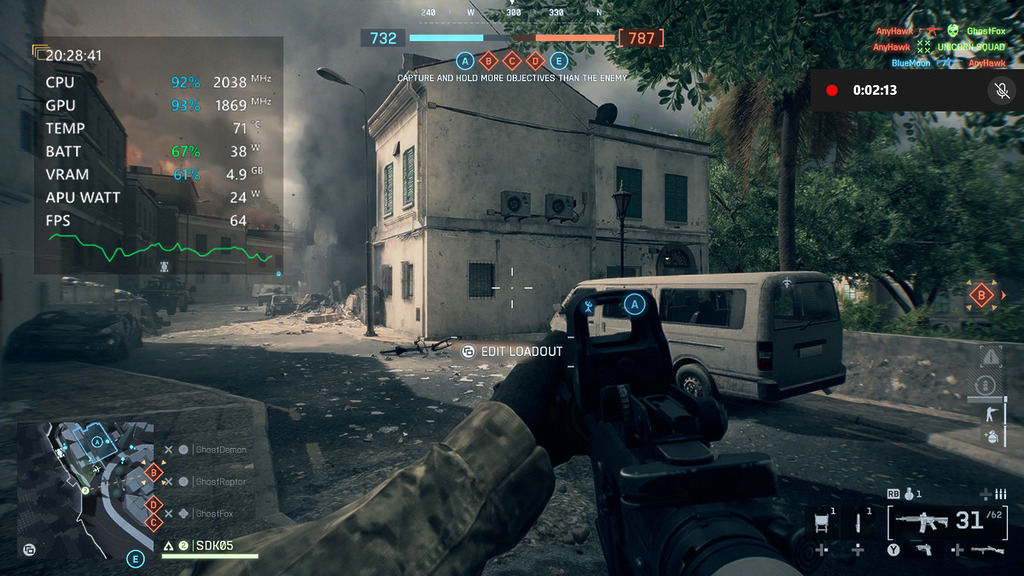Viewport: 1024px width, 576px height.
Task: Choose the rocket launcher gadget icon
Action: pos(984,550)
